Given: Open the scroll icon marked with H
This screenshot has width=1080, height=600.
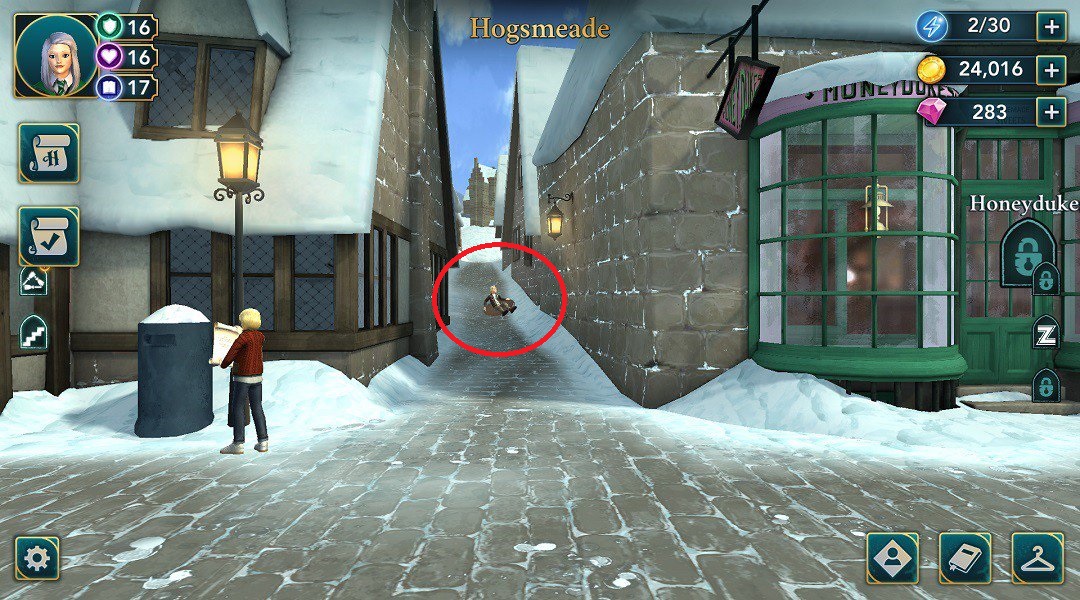Looking at the screenshot, I should coord(48,153).
